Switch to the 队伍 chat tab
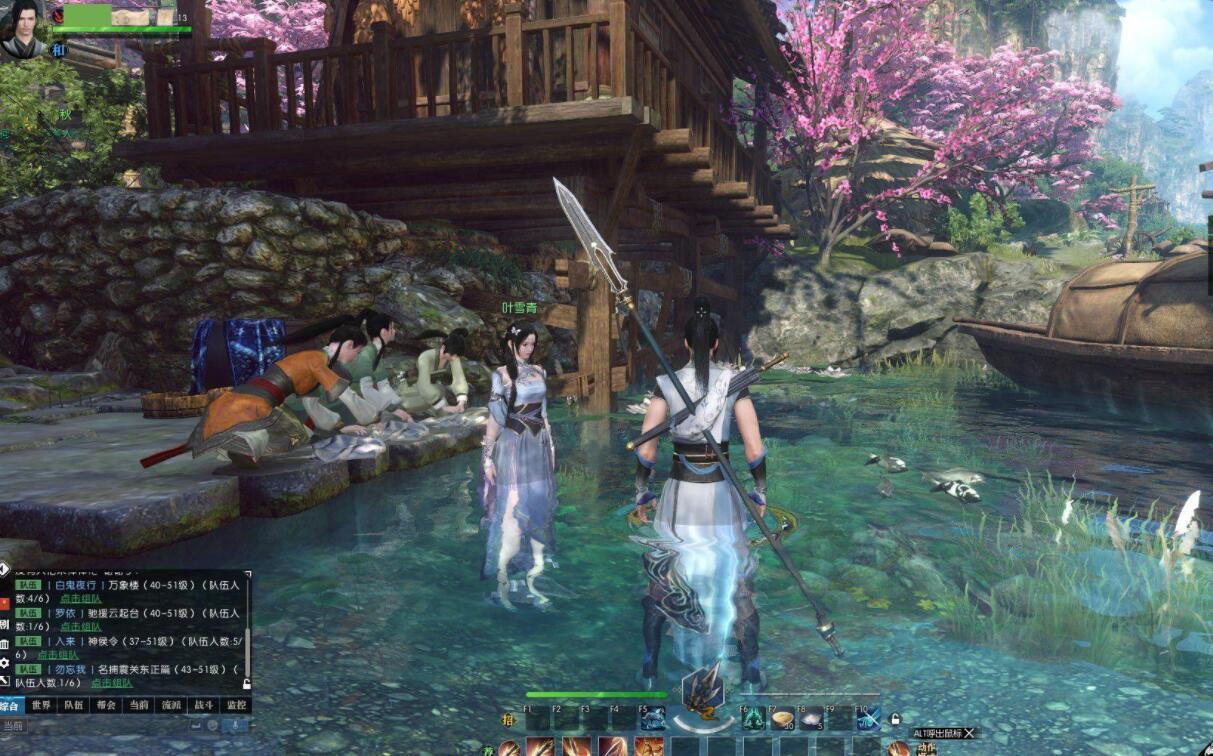The height and width of the screenshot is (756, 1213). [73, 705]
